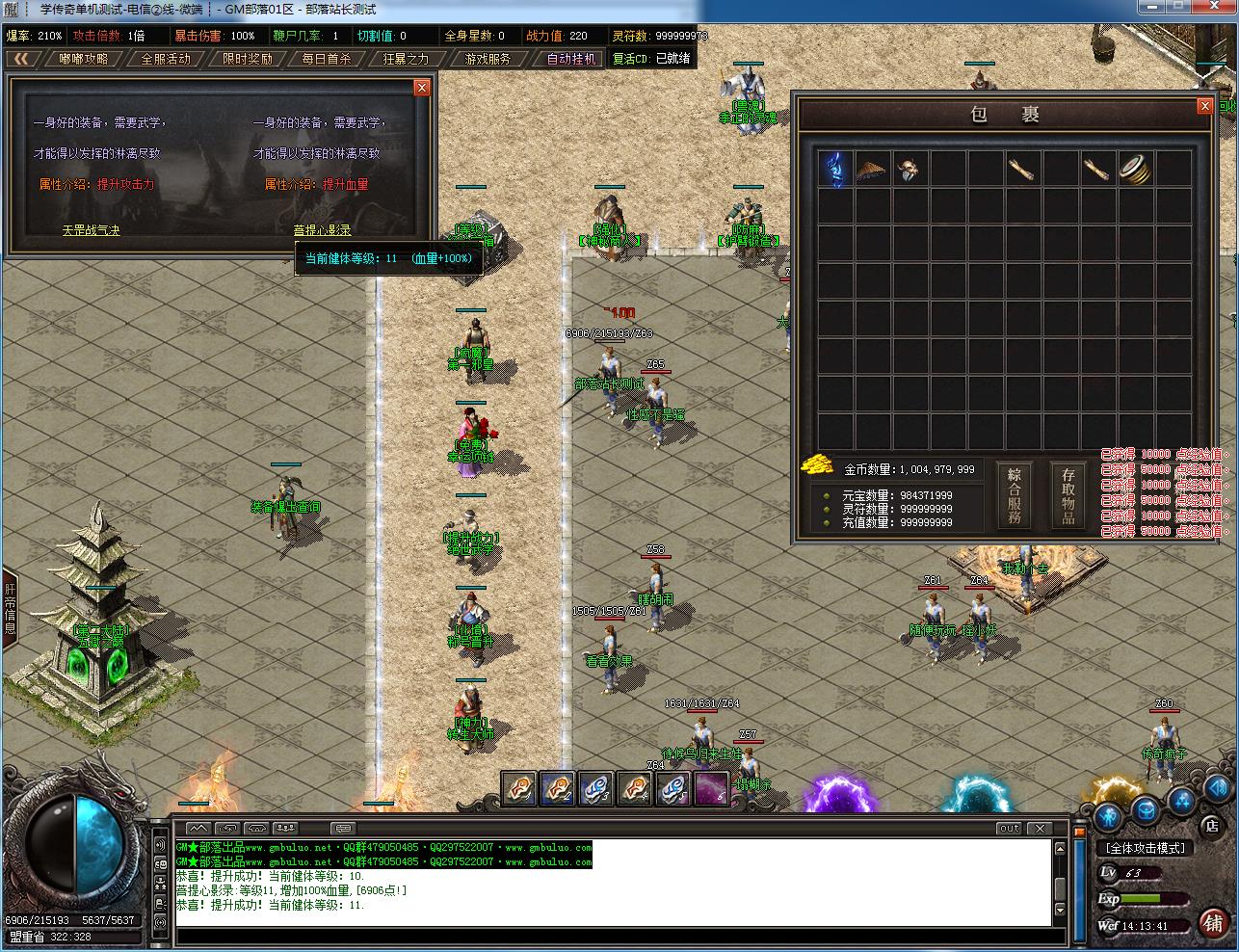Open the 嘟嘟攻略 guide menu
The height and width of the screenshot is (952, 1239).
[84, 59]
